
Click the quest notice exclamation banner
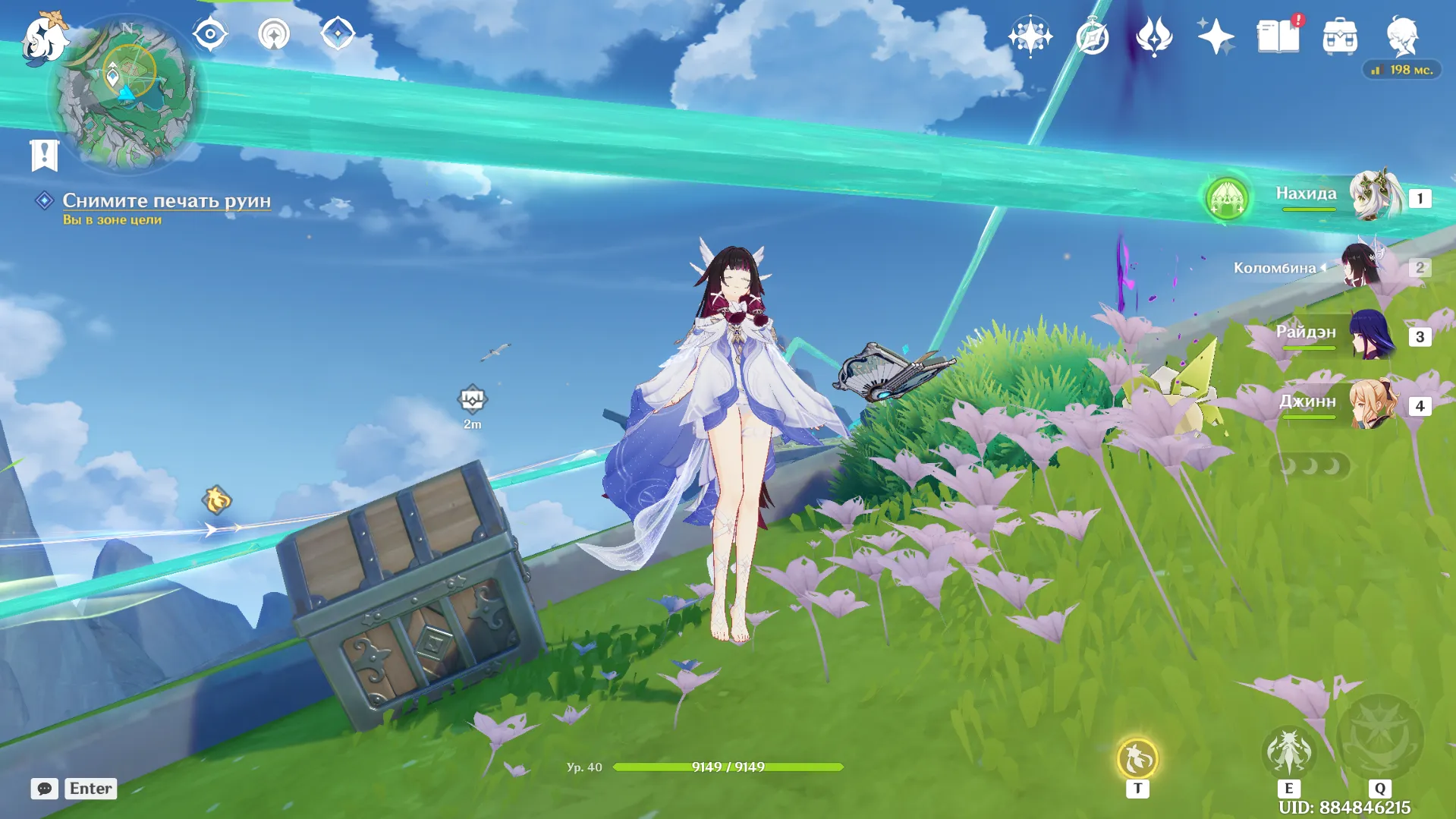point(44,155)
